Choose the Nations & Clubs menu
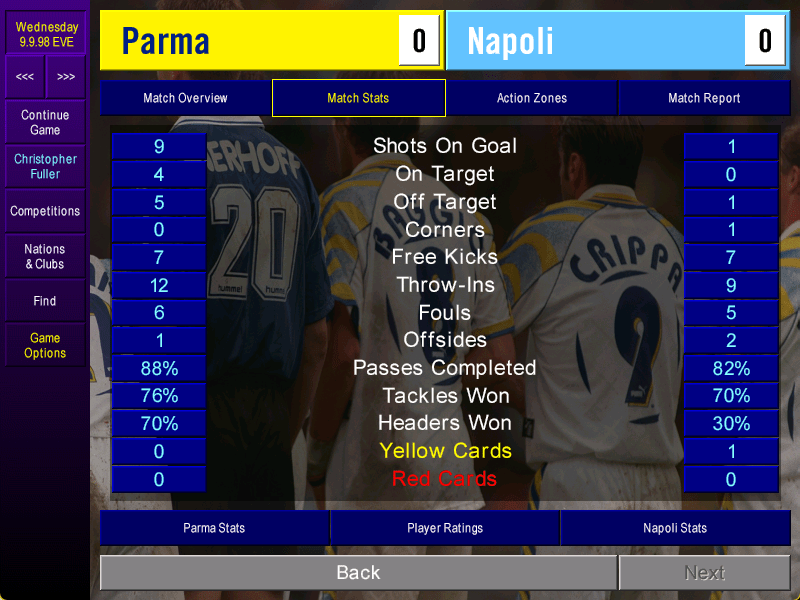The width and height of the screenshot is (800, 600). (x=45, y=256)
